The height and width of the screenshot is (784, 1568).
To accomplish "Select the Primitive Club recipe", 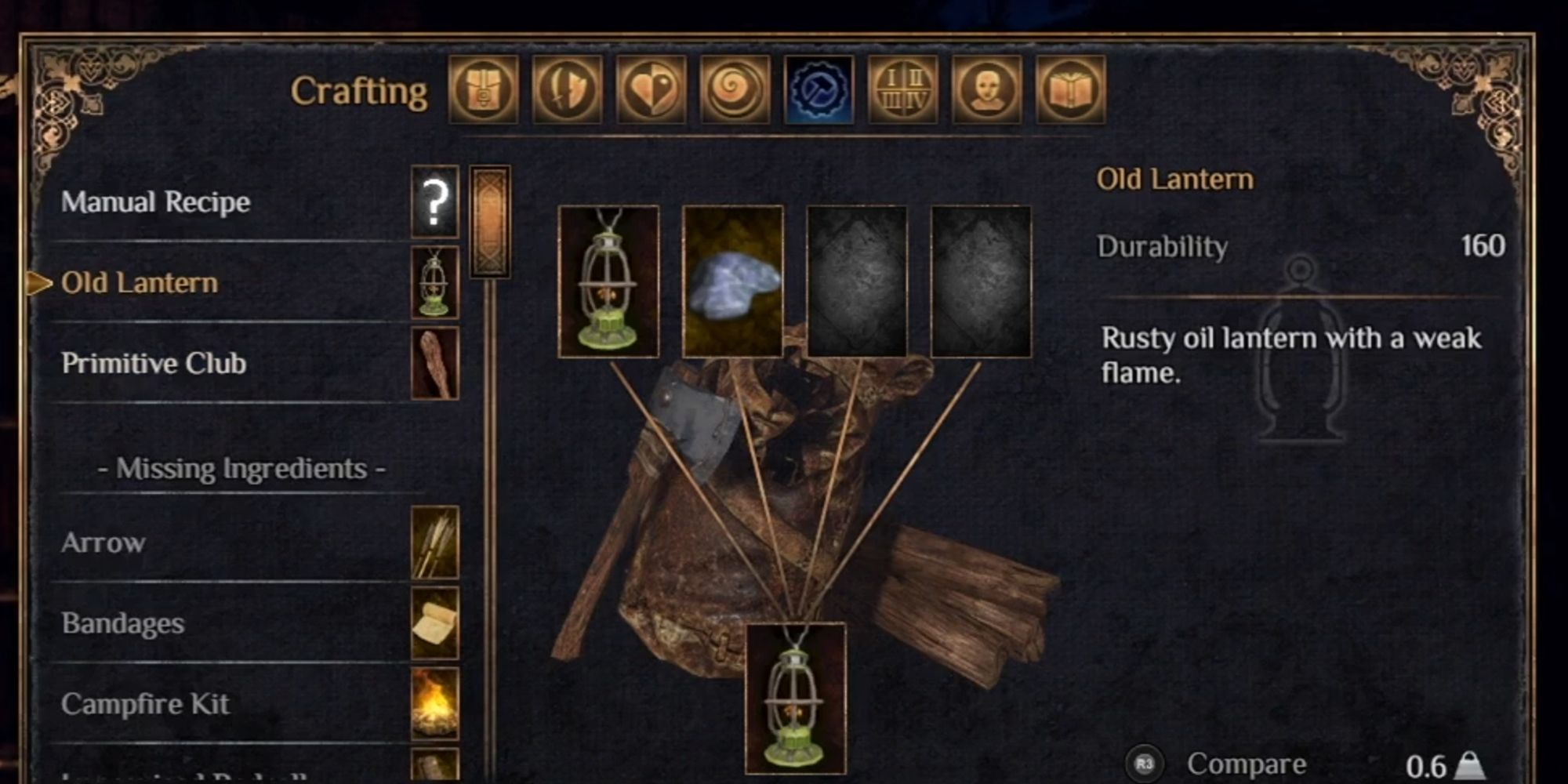I will (155, 364).
